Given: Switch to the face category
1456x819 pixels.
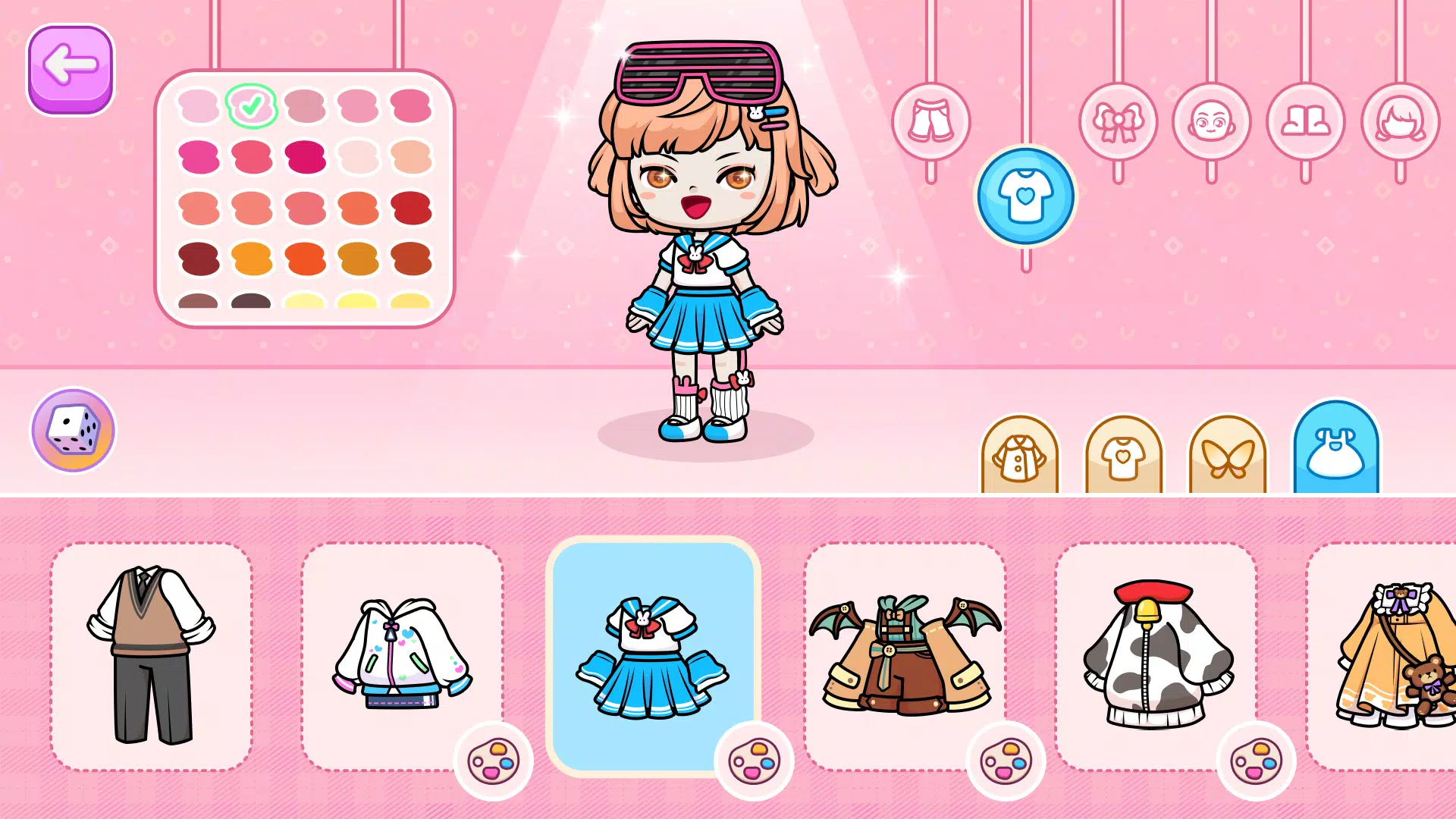Looking at the screenshot, I should 1211,121.
